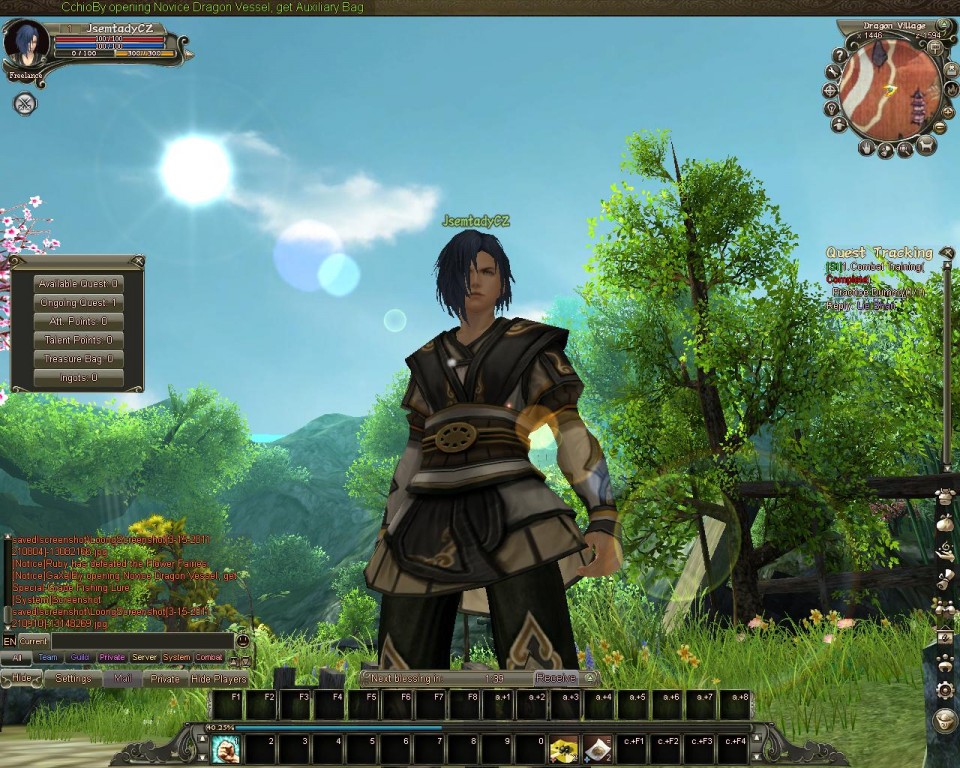
Task: Show the Combat chat tab
Action: (209, 658)
